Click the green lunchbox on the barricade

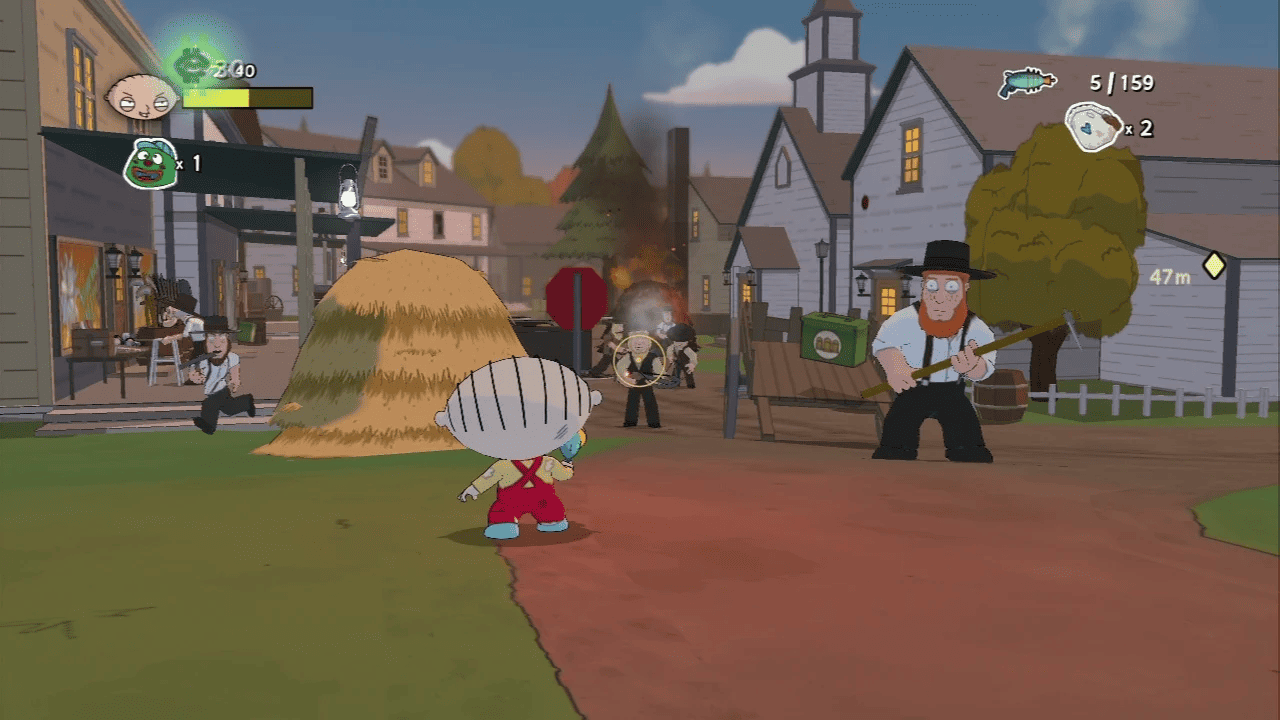(x=830, y=340)
